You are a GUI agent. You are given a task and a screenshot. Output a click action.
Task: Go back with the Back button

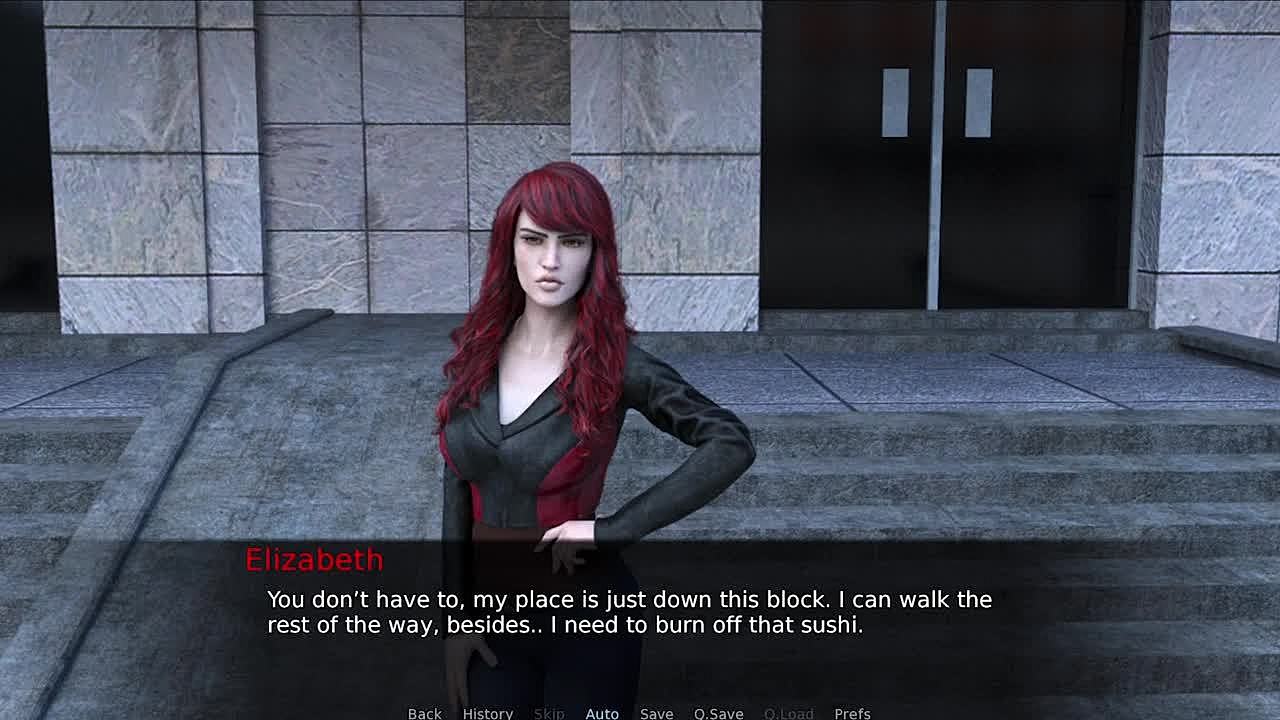point(424,713)
